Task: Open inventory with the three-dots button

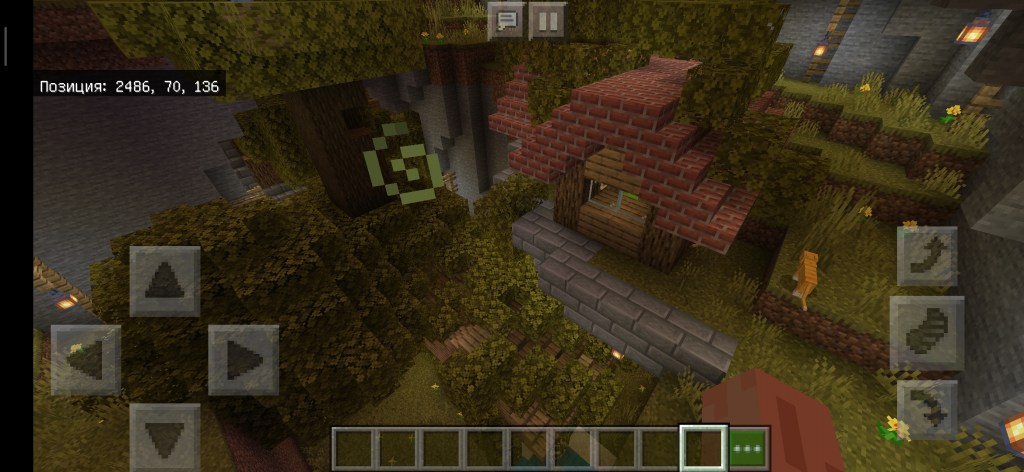Action: [748, 447]
